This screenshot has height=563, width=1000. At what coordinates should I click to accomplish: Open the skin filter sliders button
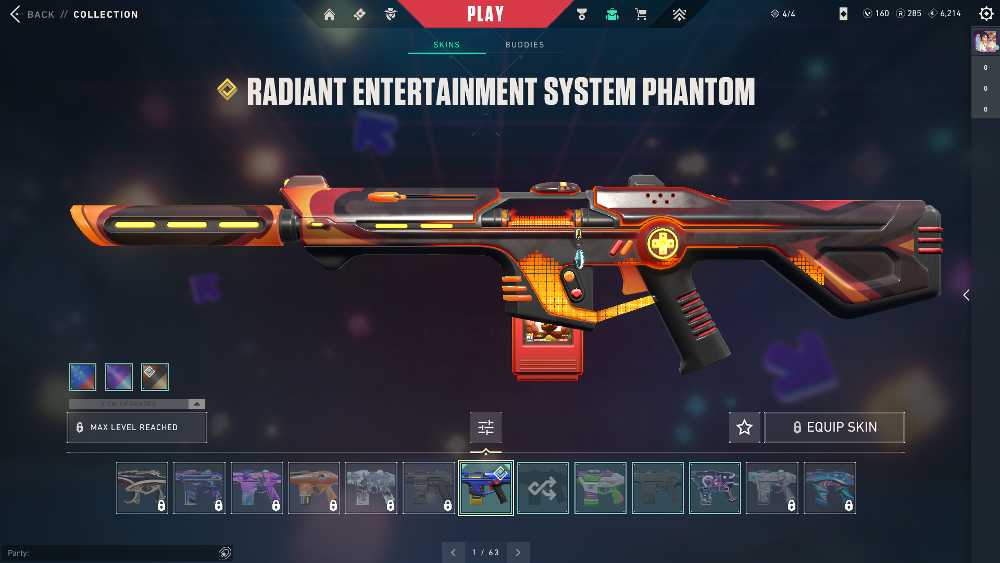click(486, 427)
